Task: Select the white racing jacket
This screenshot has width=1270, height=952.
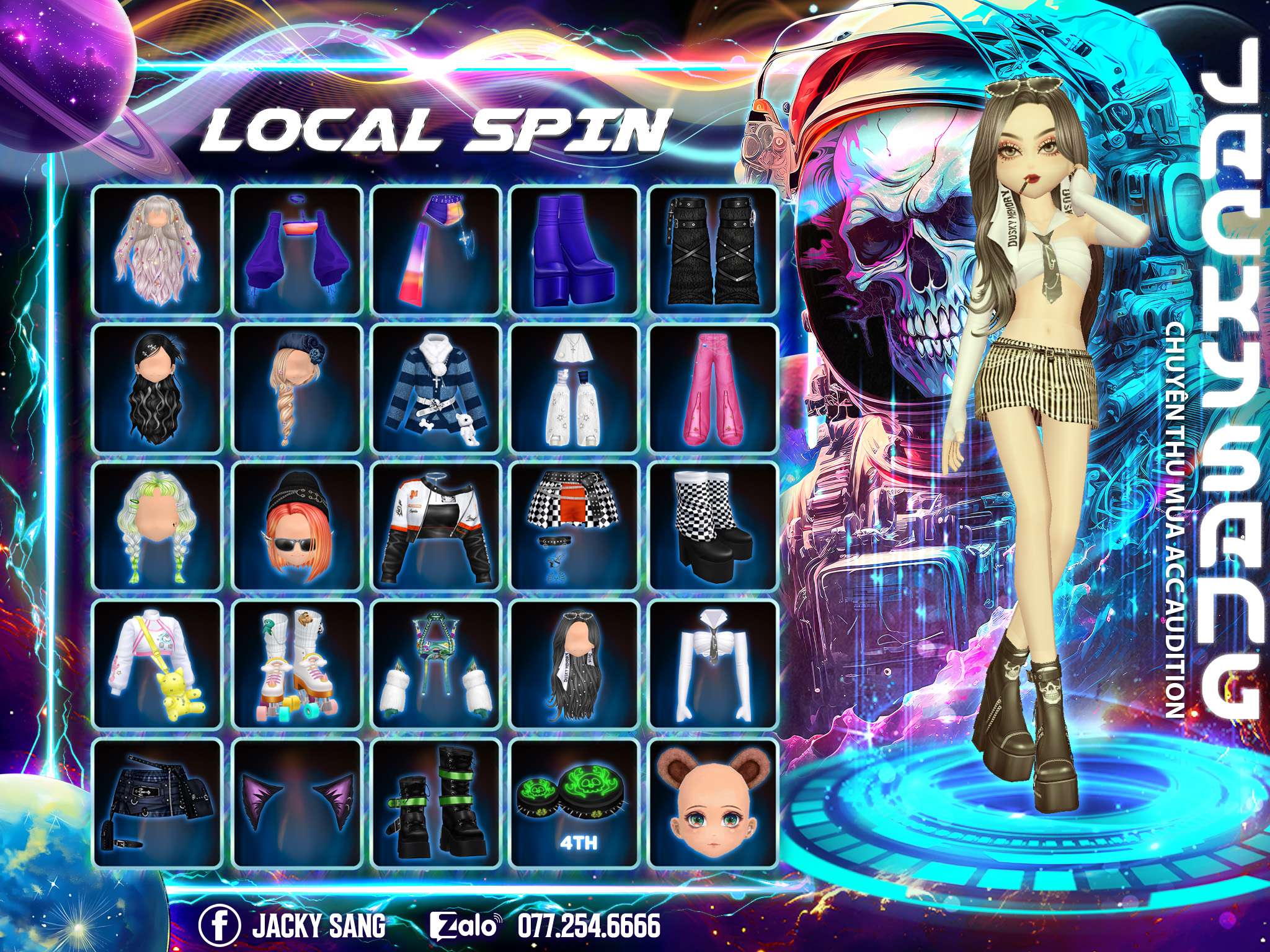Action: pyautogui.click(x=435, y=526)
